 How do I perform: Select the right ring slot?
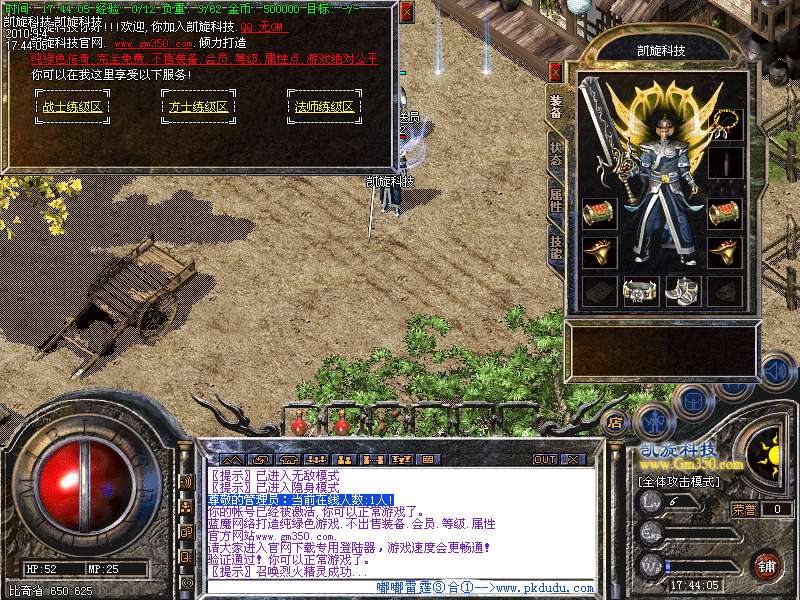(x=726, y=251)
